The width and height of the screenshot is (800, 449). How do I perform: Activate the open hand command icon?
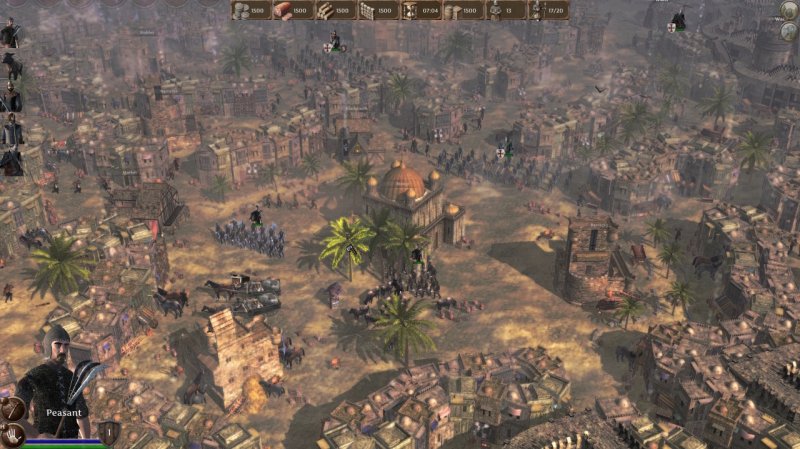pos(12,435)
